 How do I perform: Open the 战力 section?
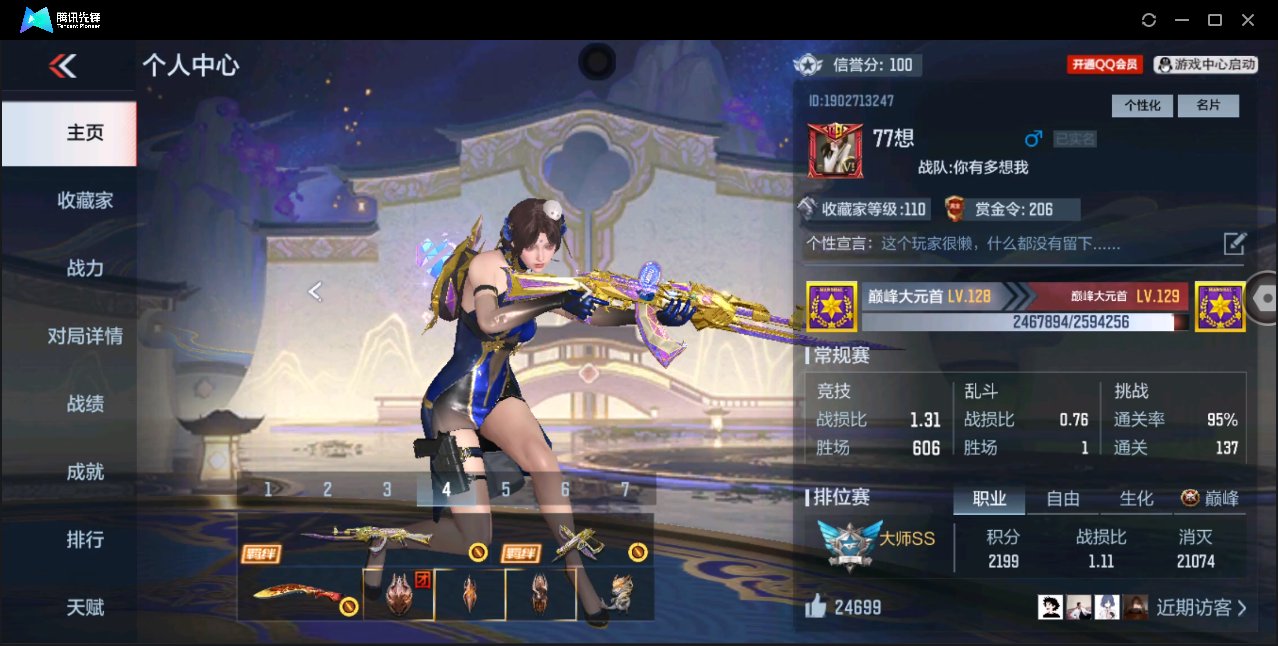[x=85, y=268]
